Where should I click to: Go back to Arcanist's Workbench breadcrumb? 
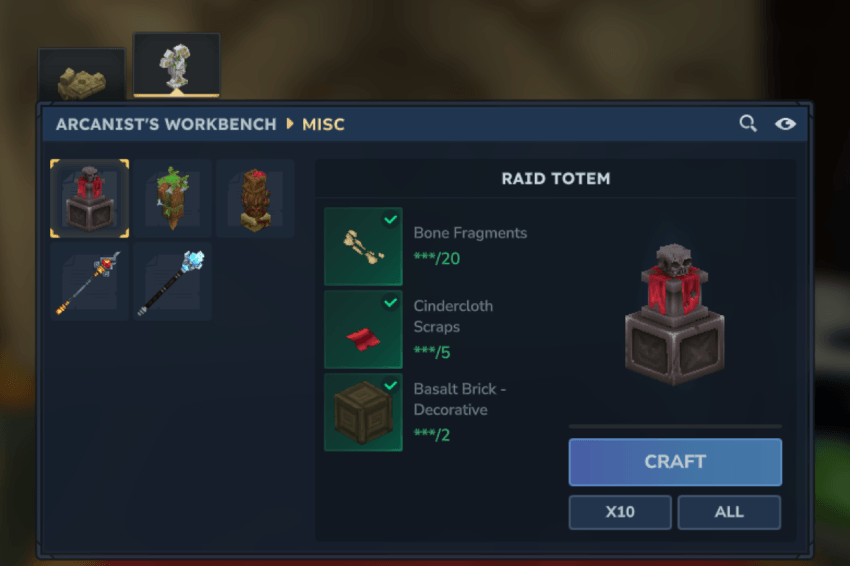pyautogui.click(x=166, y=125)
